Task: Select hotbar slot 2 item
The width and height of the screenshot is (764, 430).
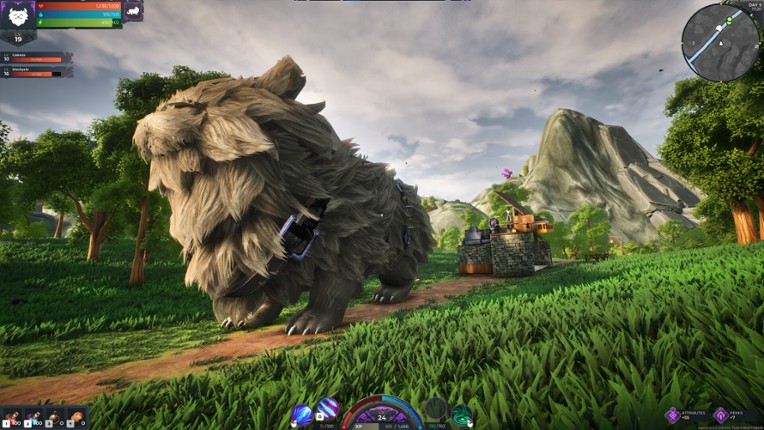Action: [34, 417]
